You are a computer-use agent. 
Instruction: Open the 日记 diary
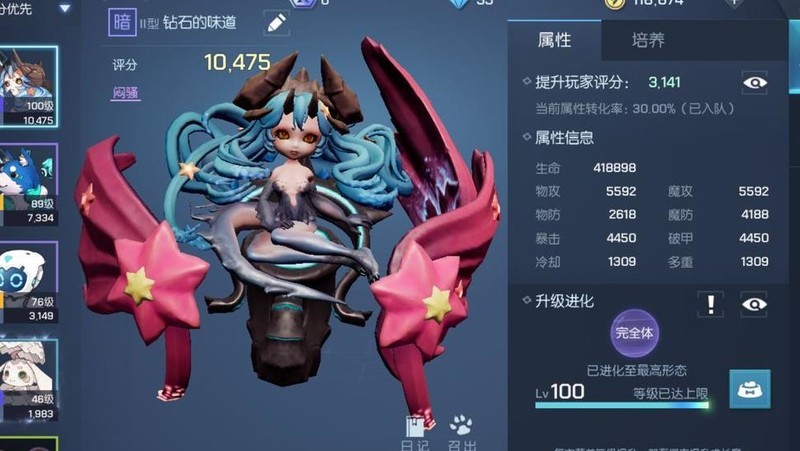415,432
